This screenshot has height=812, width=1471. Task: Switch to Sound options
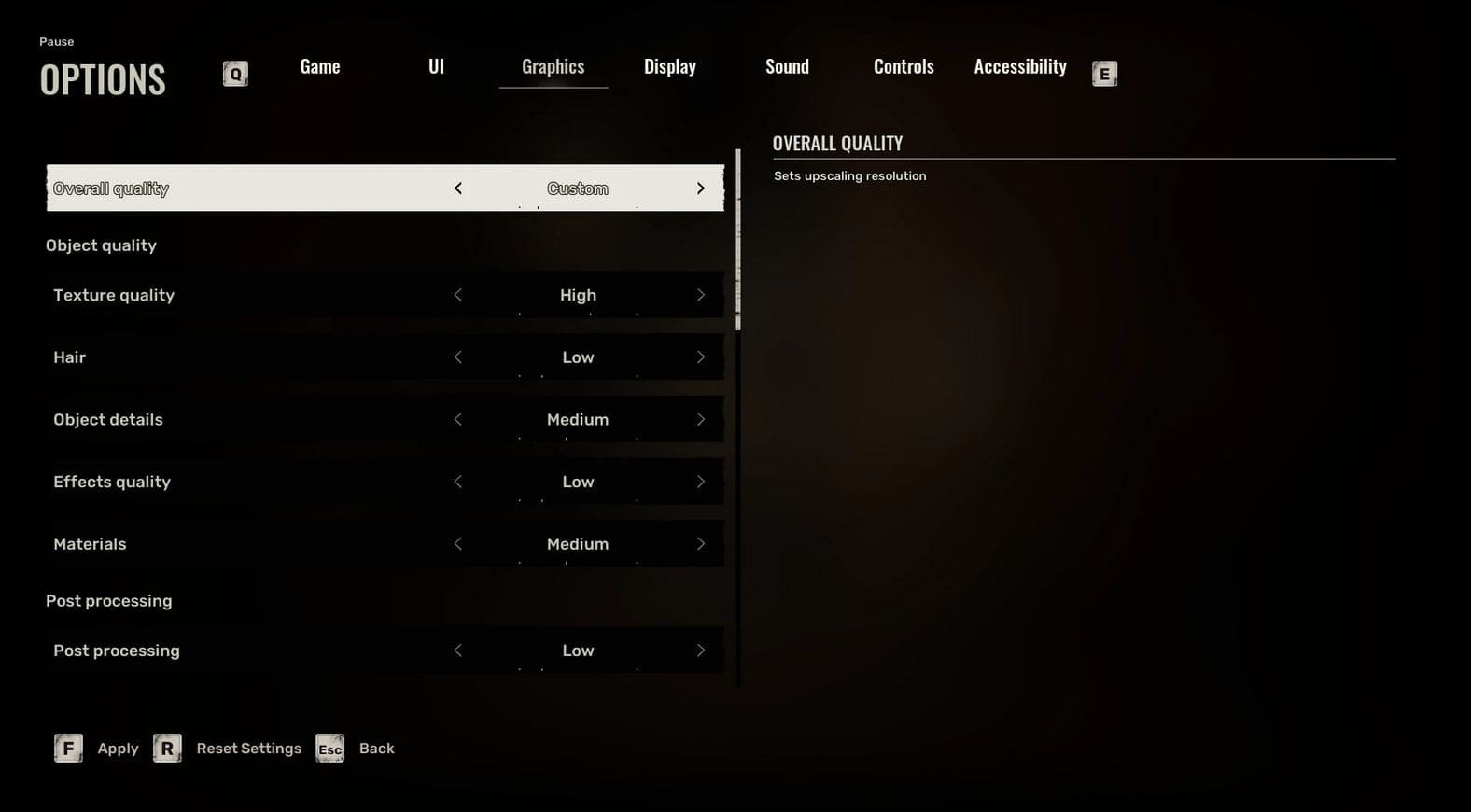pos(787,67)
